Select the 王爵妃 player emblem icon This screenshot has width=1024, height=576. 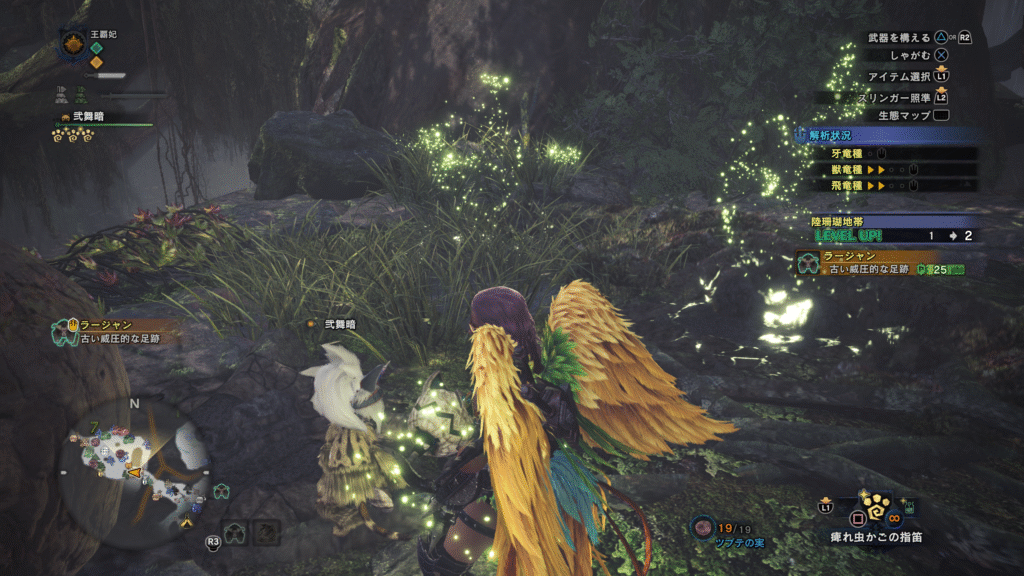(73, 43)
